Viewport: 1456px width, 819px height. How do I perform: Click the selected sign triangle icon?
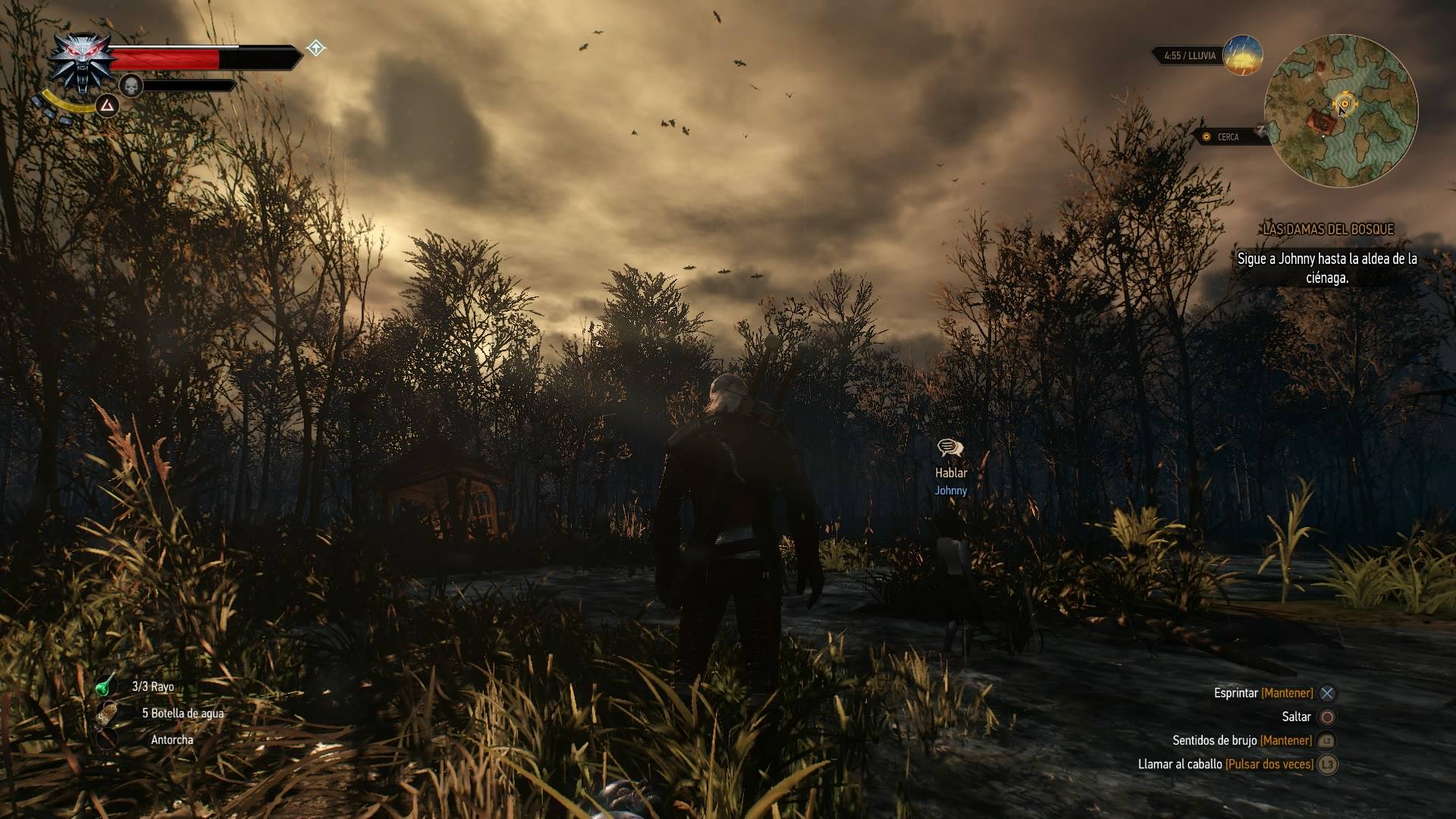coord(108,105)
